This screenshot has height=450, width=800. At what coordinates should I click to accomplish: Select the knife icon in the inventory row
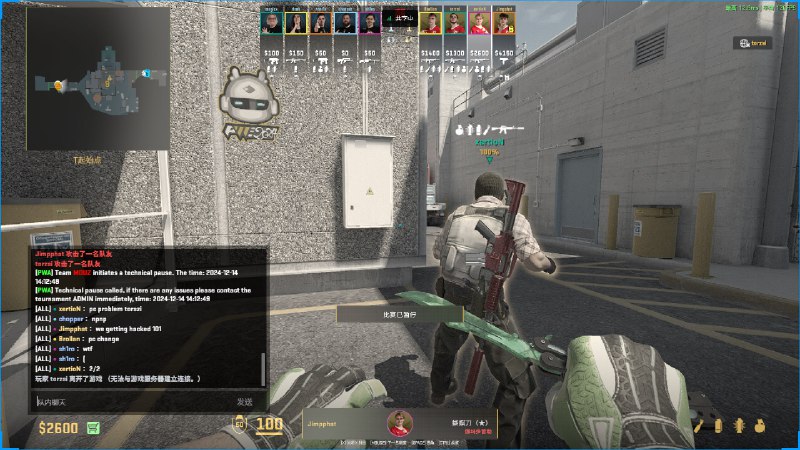coord(699,426)
